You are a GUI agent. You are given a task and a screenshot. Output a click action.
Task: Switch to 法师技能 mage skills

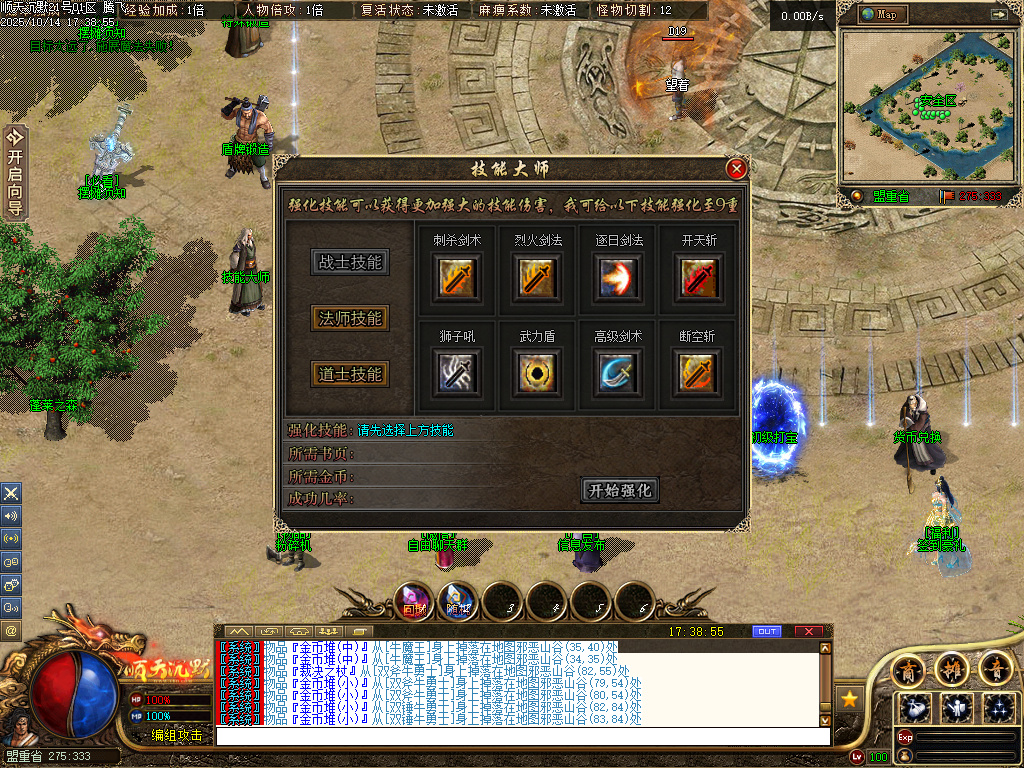click(349, 319)
